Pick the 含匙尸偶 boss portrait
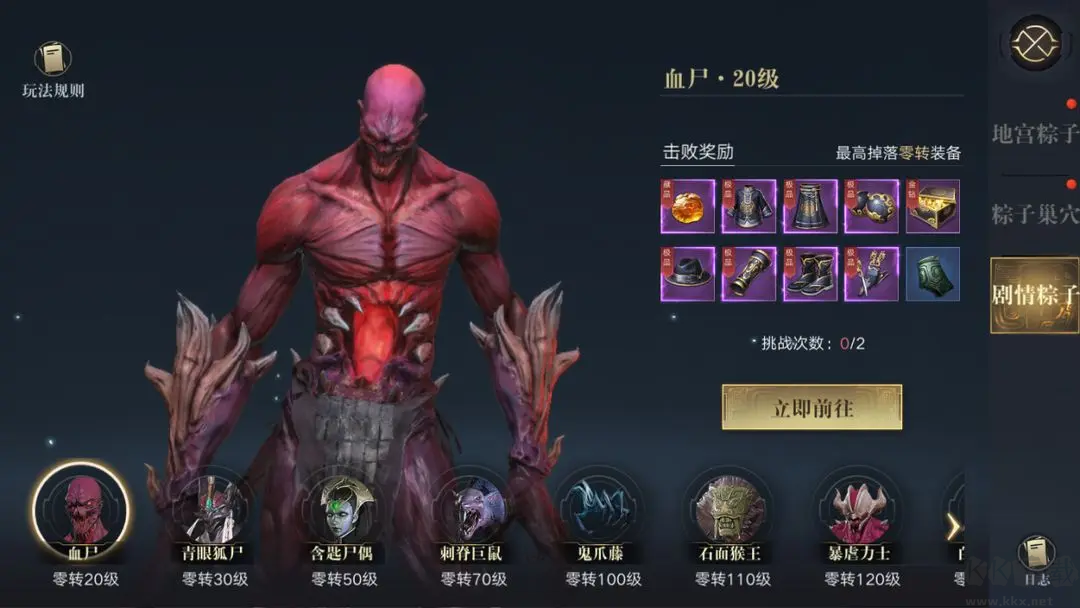Viewport: 1080px width, 608px height. coord(341,511)
